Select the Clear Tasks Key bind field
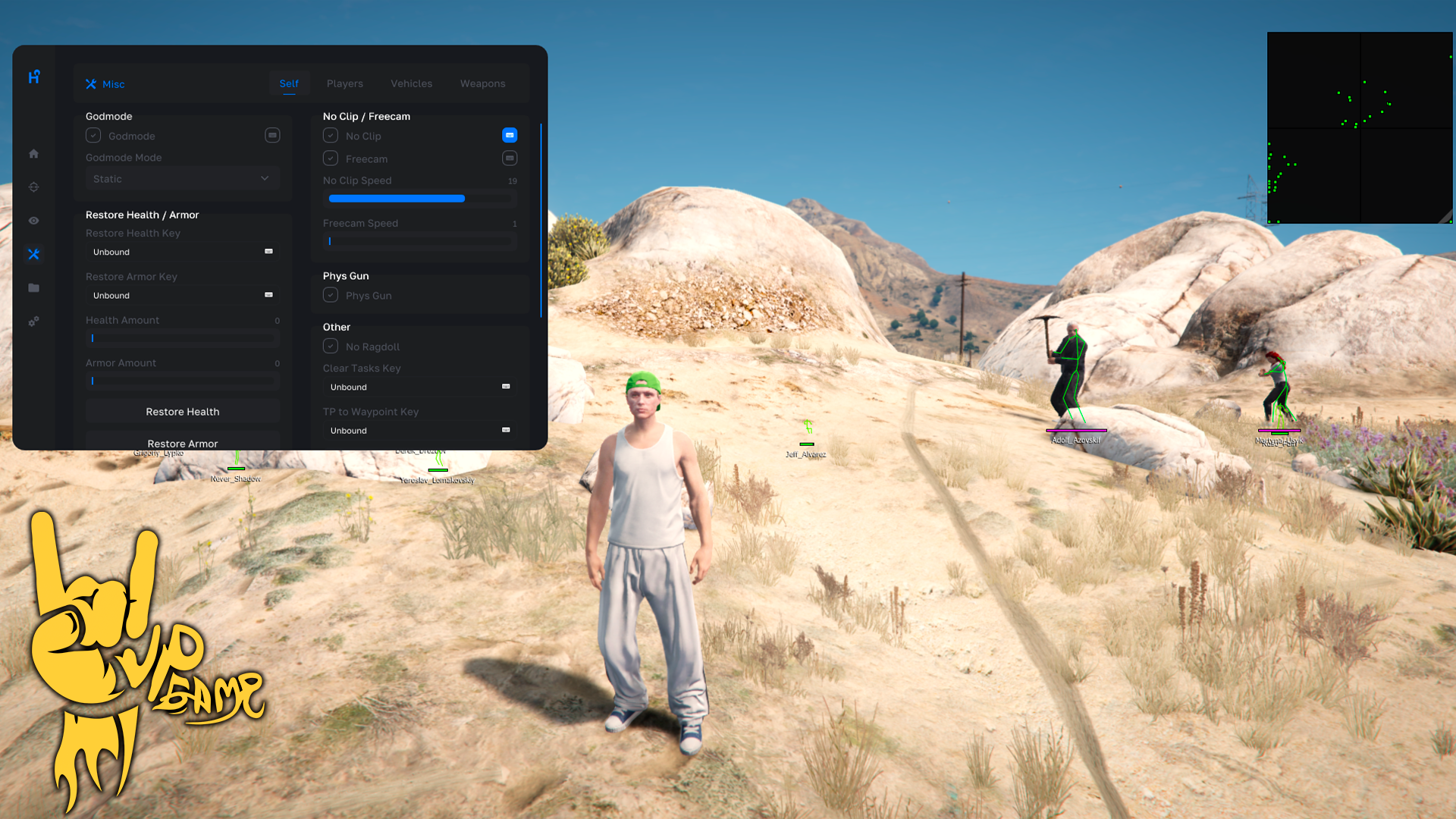Image resolution: width=1456 pixels, height=819 pixels. point(419,387)
